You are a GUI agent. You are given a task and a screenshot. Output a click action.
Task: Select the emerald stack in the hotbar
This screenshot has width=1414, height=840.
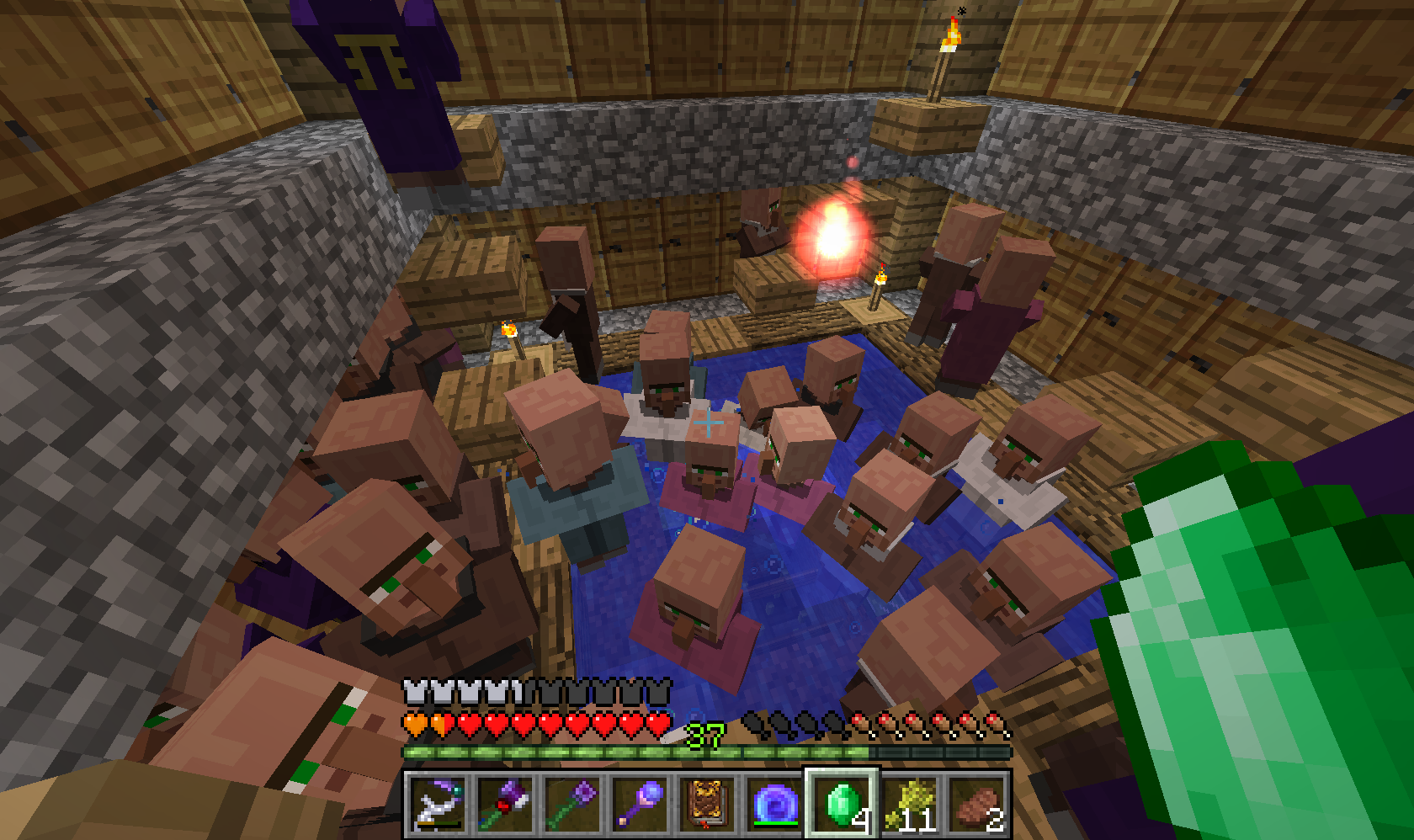tap(842, 804)
